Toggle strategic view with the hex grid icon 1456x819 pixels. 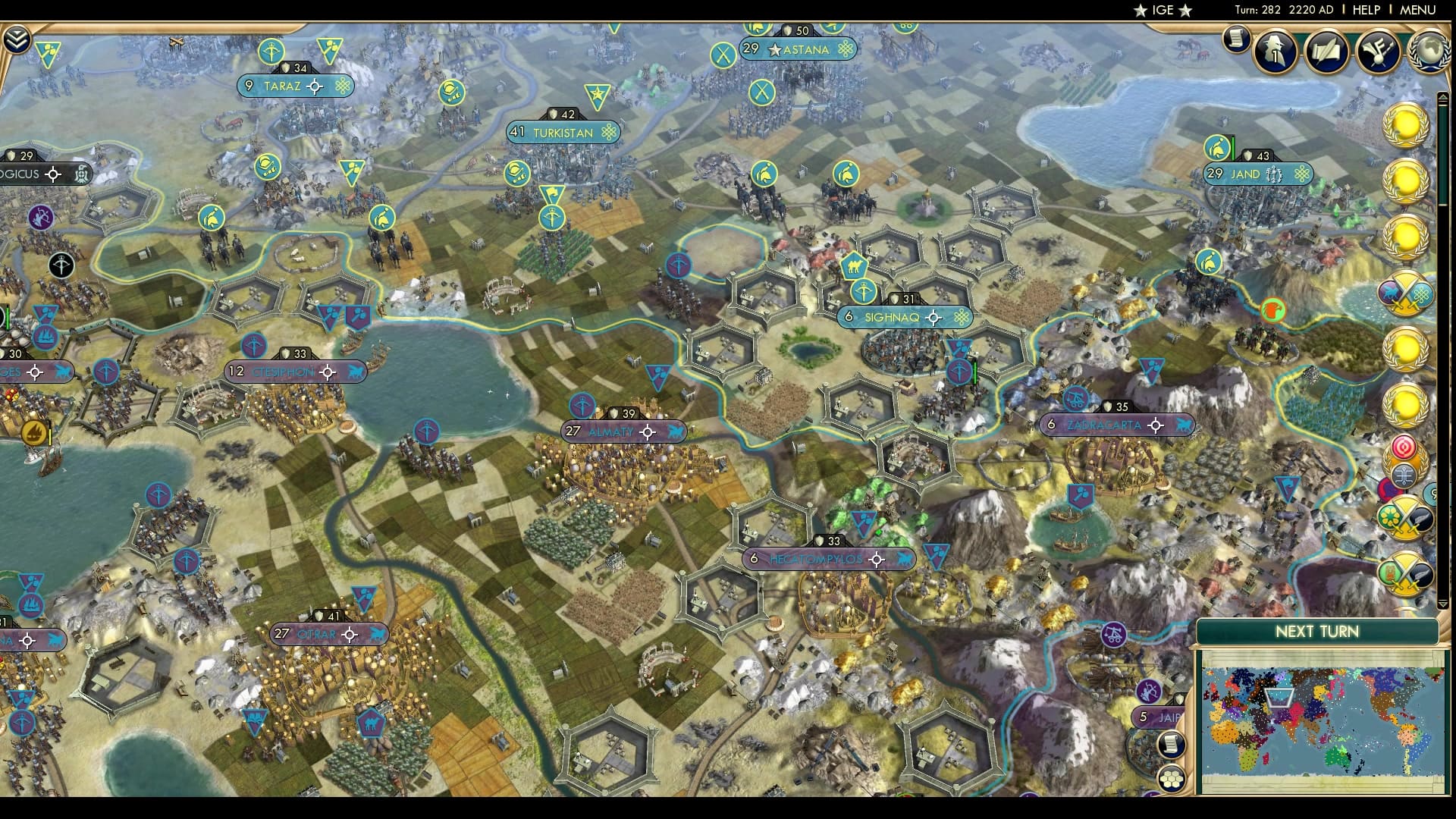pyautogui.click(x=1170, y=777)
